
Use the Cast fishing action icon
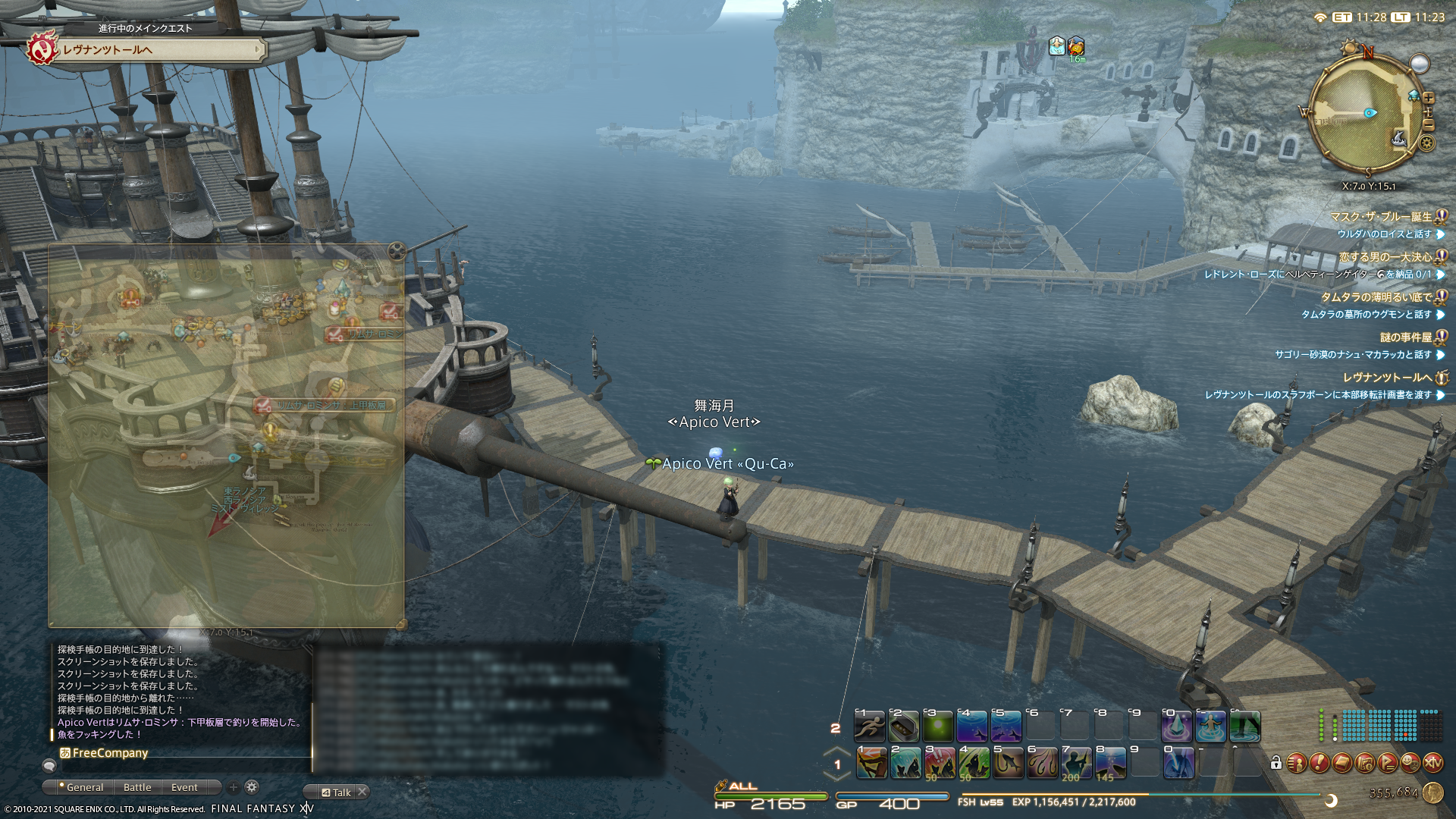(x=871, y=763)
